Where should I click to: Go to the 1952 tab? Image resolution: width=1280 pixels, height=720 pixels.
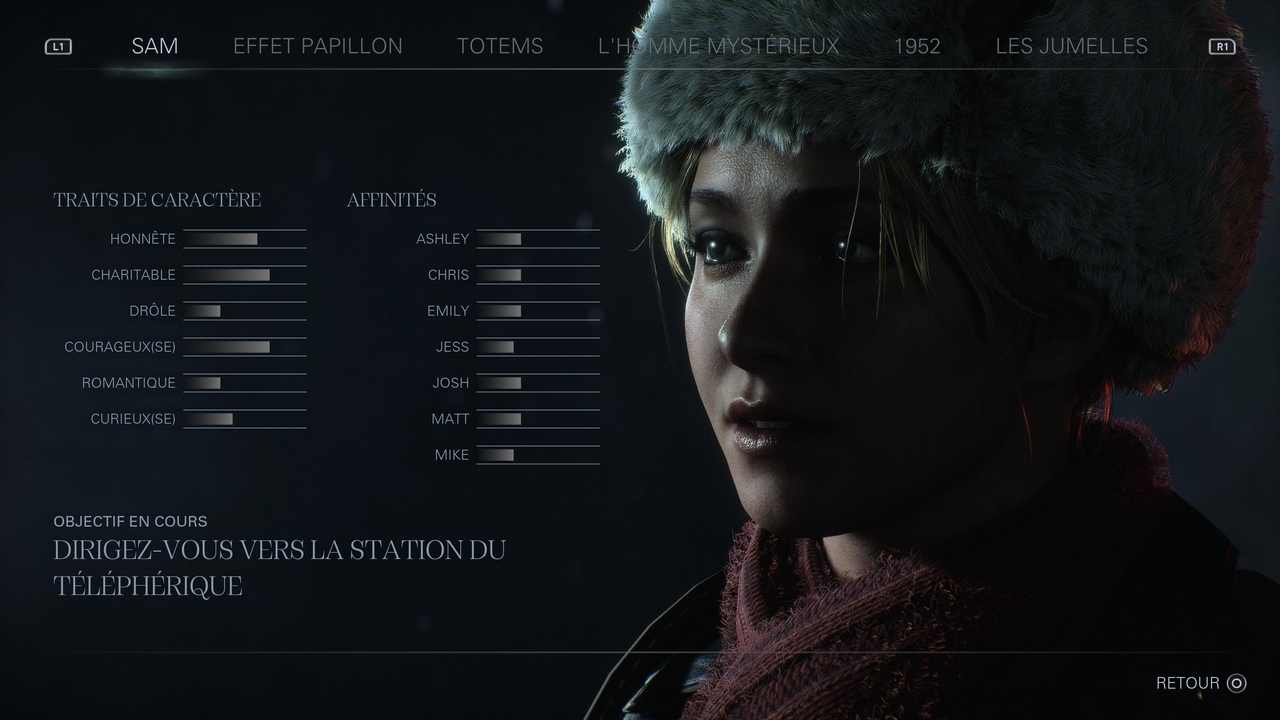click(917, 46)
